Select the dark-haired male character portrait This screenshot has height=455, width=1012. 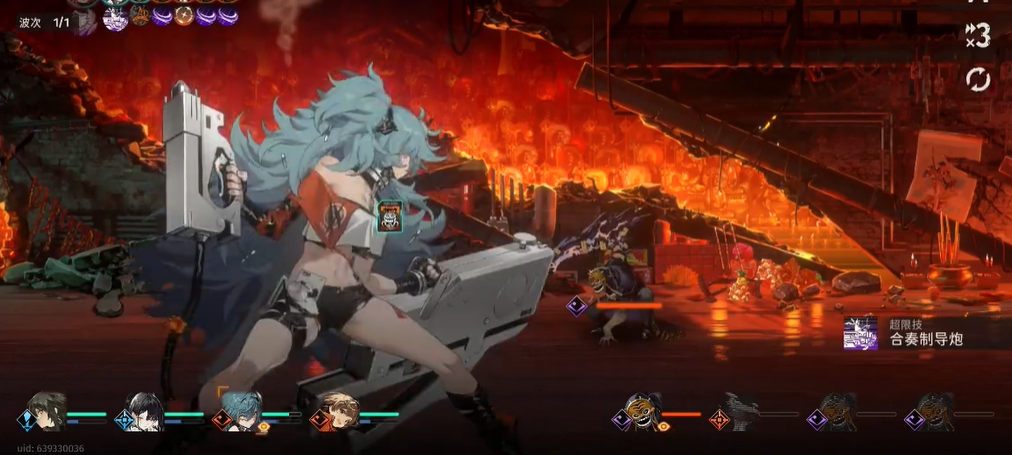pyautogui.click(x=46, y=410)
